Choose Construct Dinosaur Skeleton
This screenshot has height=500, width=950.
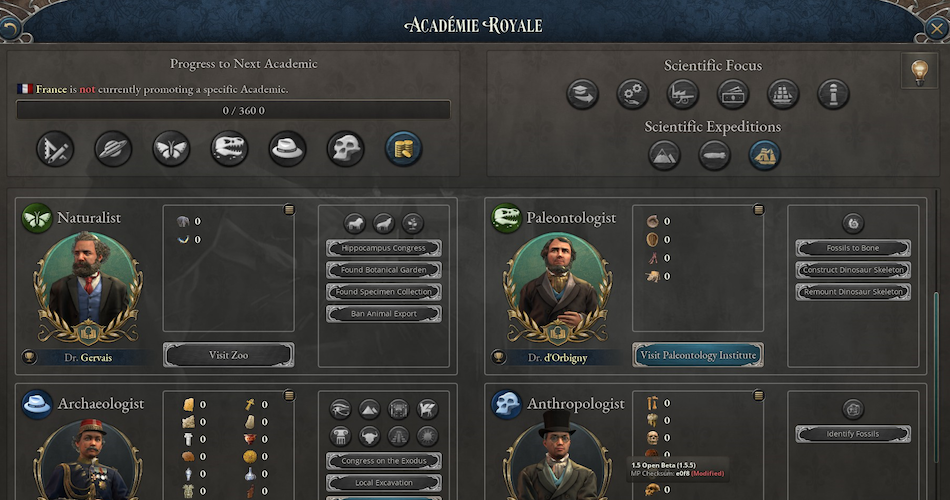coord(853,270)
